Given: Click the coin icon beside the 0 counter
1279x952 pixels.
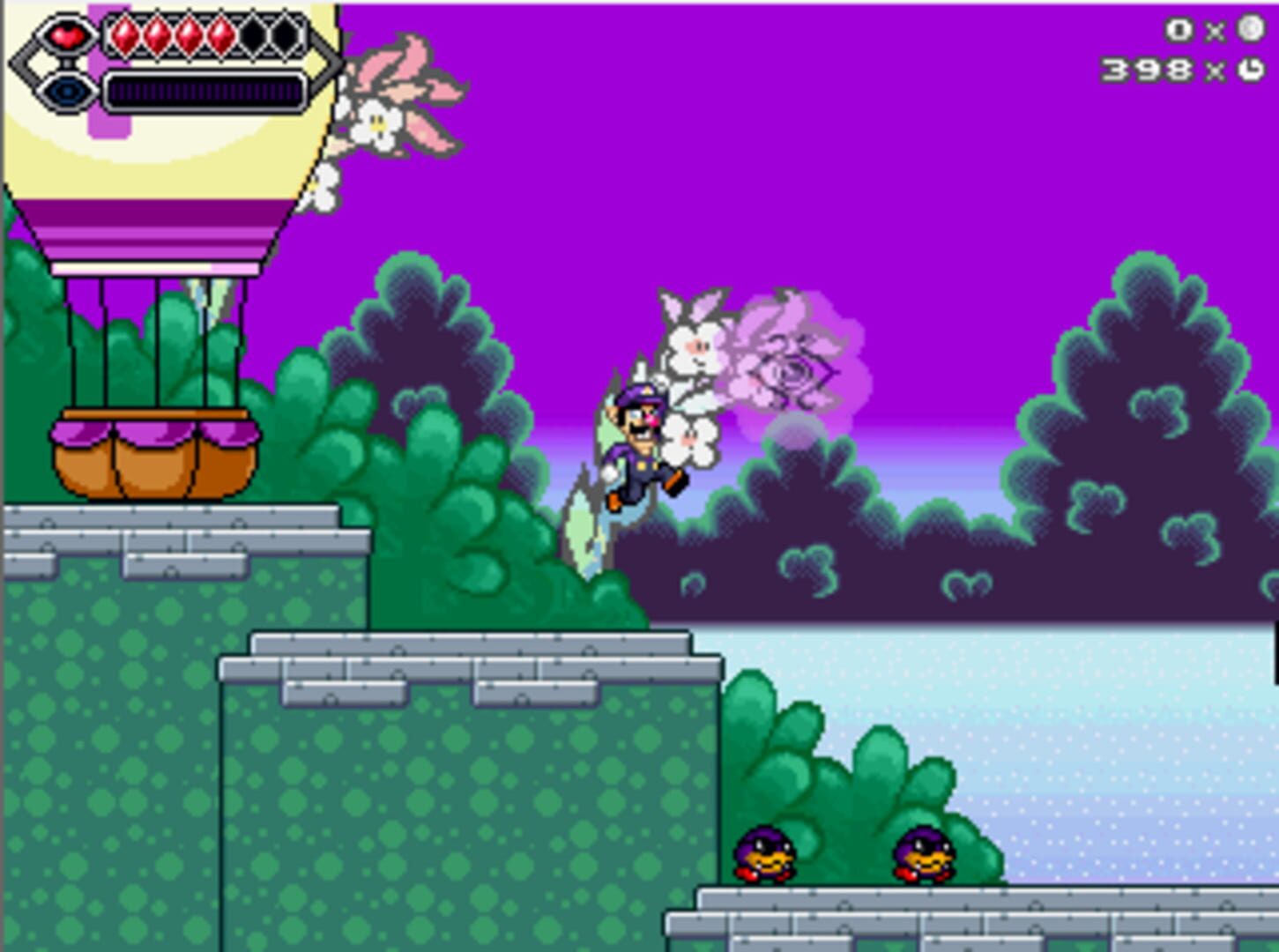Looking at the screenshot, I should pos(1251,29).
